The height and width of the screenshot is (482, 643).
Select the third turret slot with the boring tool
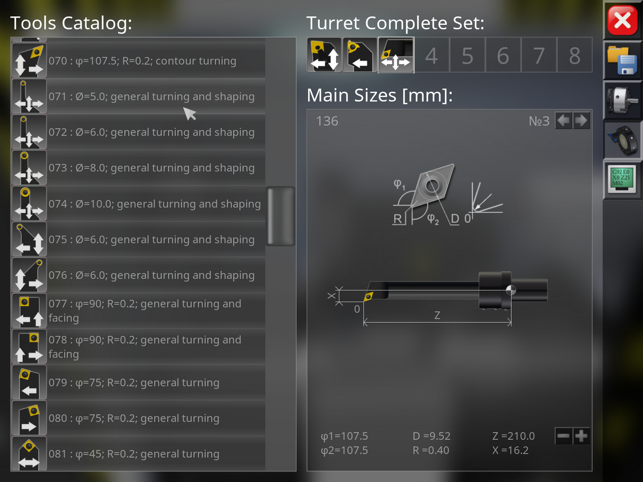click(x=396, y=56)
